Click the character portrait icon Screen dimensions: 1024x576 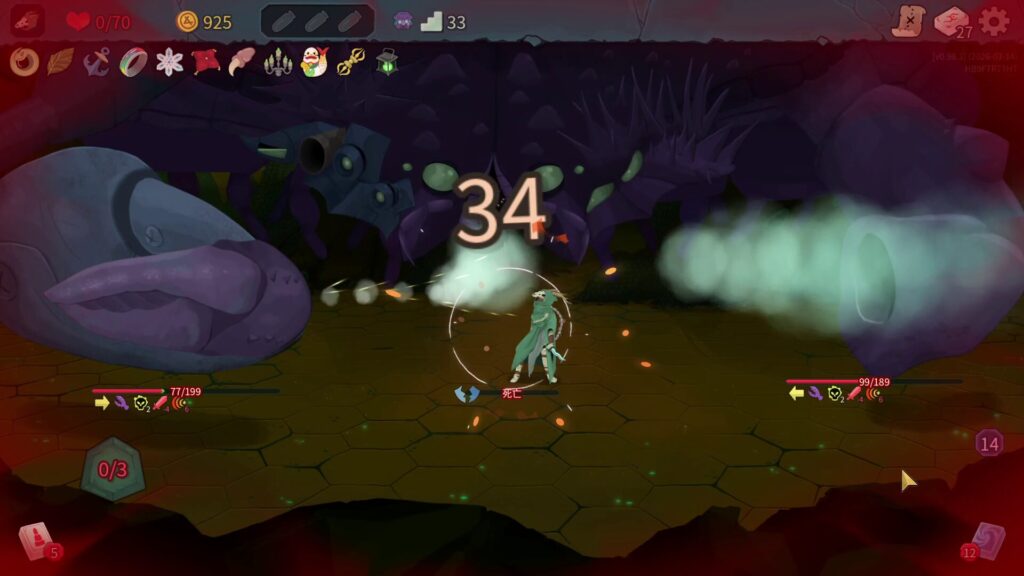(x=27, y=21)
